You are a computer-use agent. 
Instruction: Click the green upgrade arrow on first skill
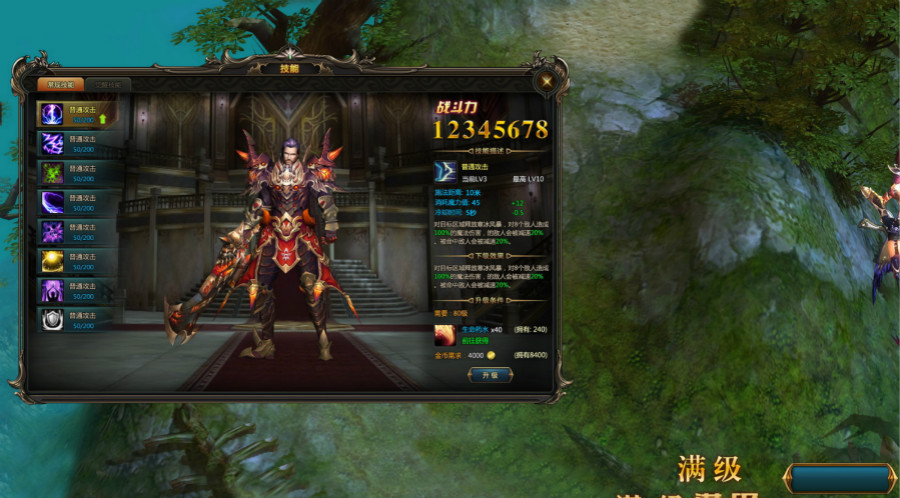click(102, 120)
